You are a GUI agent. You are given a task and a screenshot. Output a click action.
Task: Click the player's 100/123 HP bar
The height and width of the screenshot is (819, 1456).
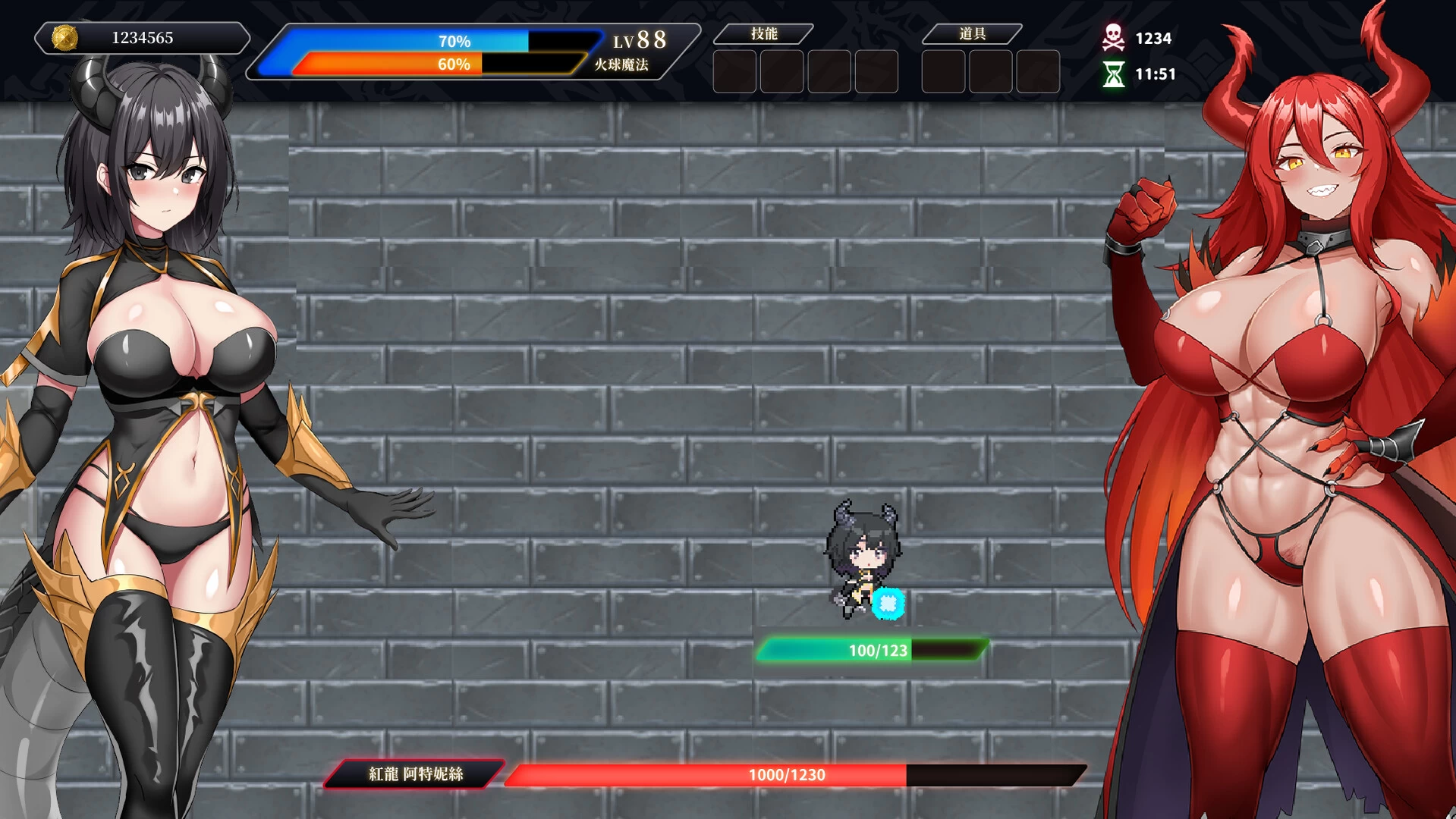tap(871, 650)
